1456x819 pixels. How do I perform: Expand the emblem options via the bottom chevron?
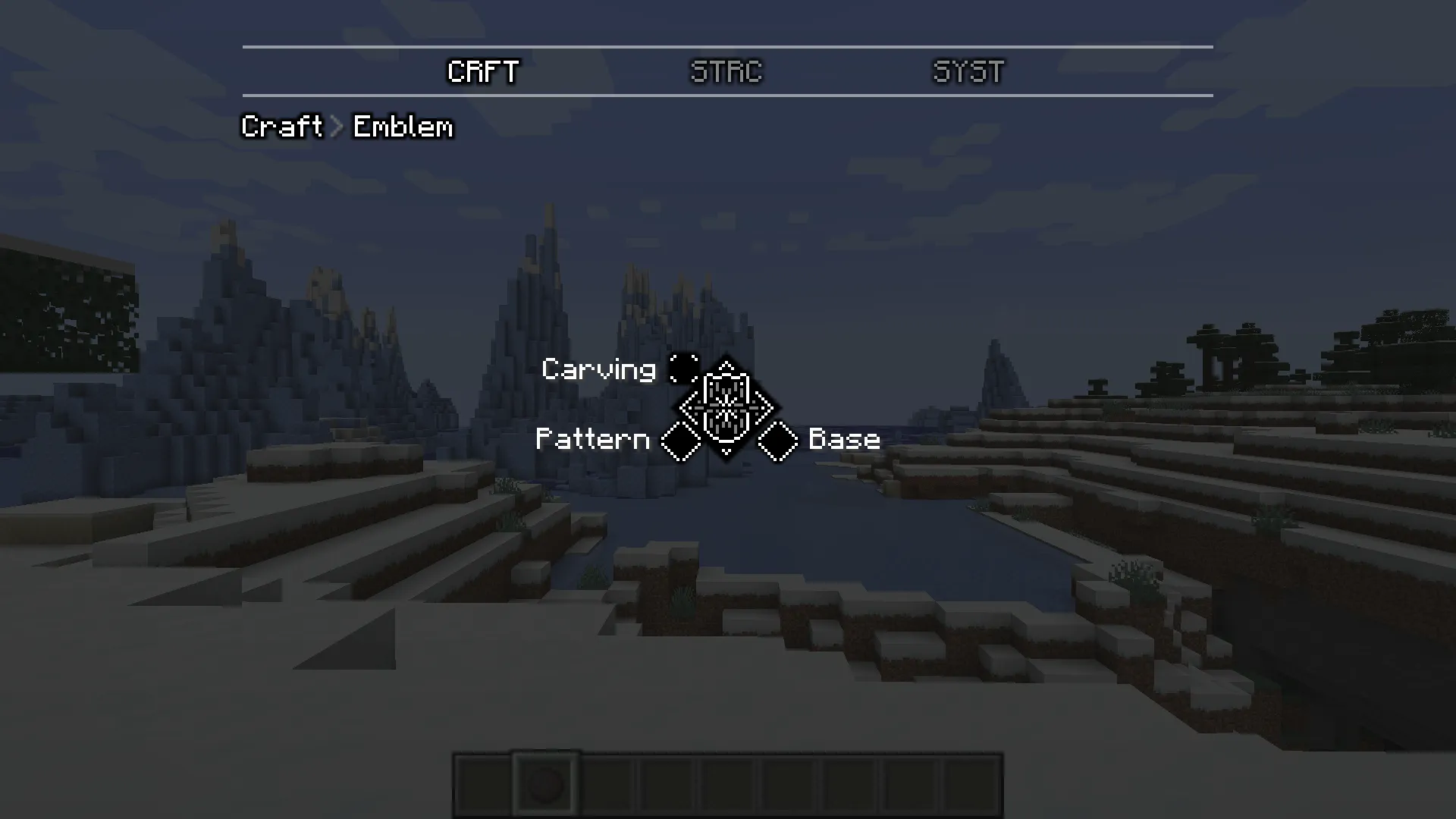(x=726, y=452)
